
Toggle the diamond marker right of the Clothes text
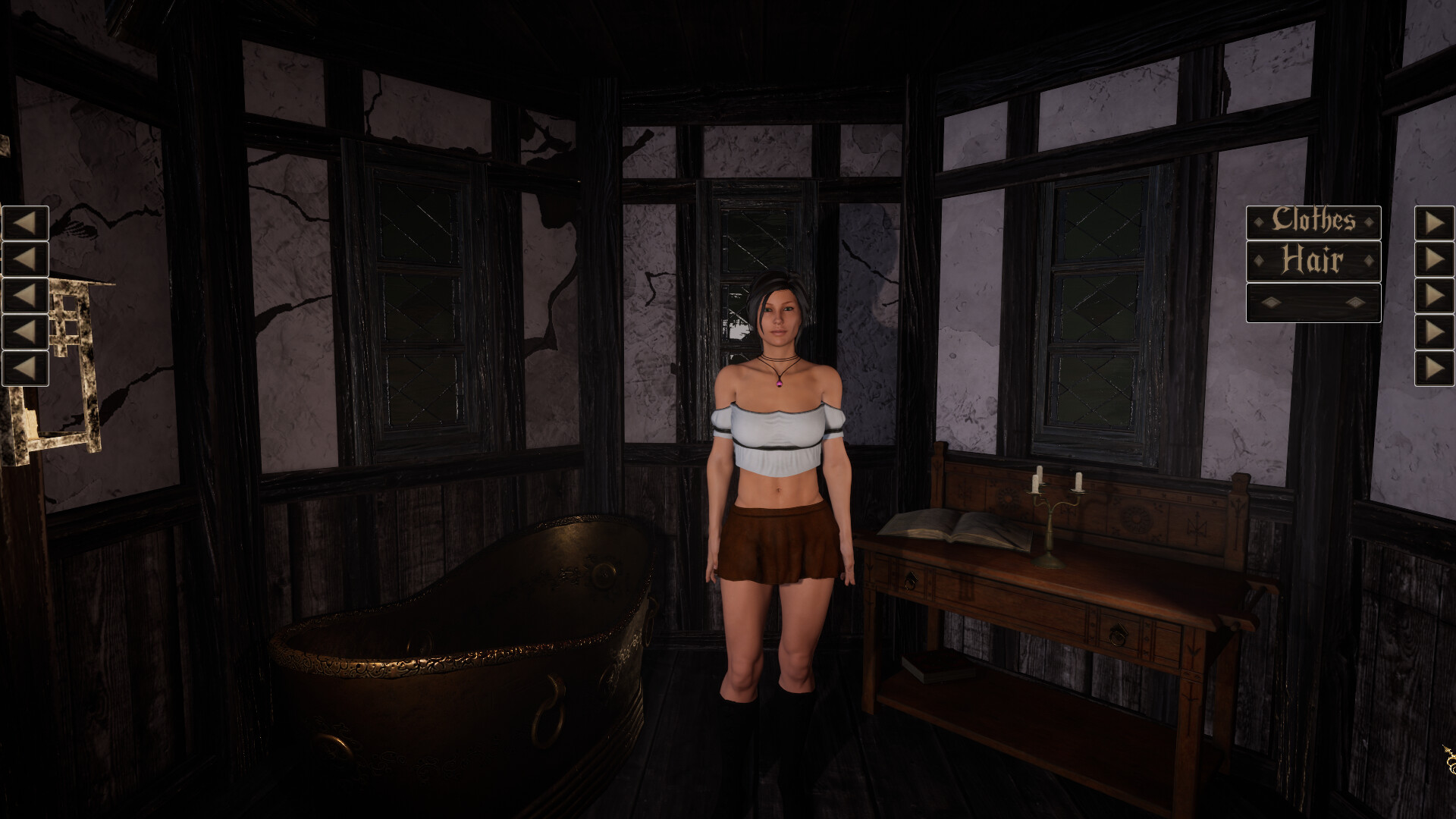tap(1370, 221)
